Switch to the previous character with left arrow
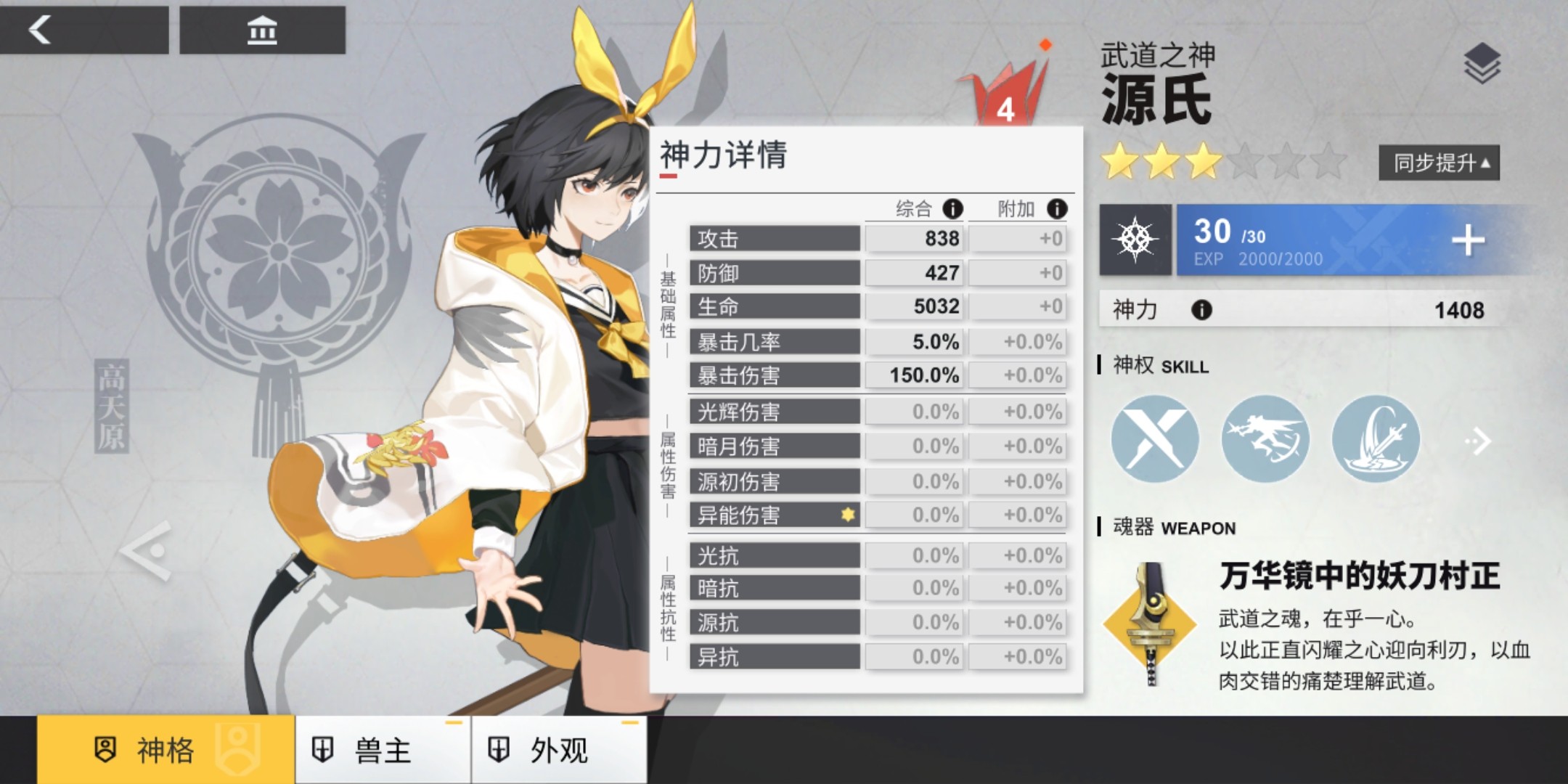Image resolution: width=1568 pixels, height=784 pixels. [x=147, y=550]
